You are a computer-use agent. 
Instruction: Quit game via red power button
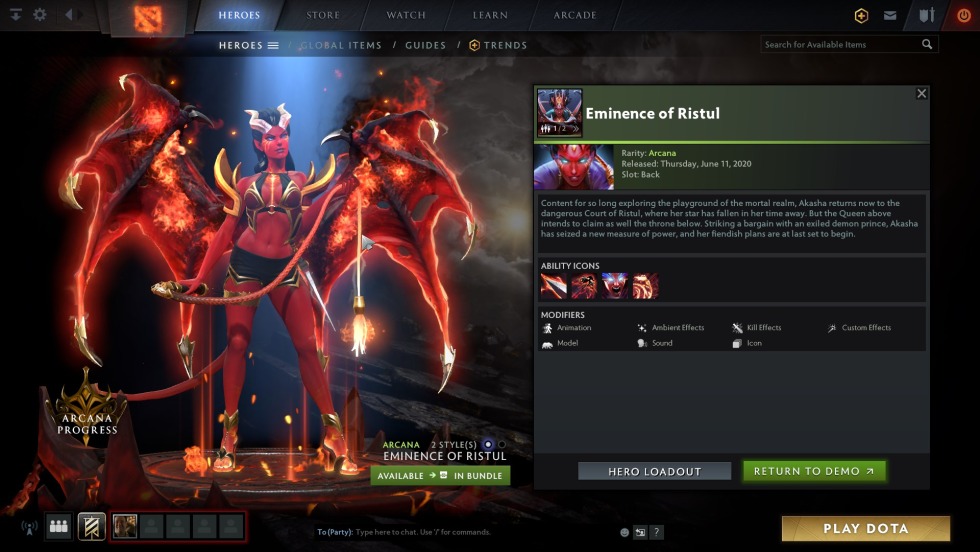[x=963, y=15]
